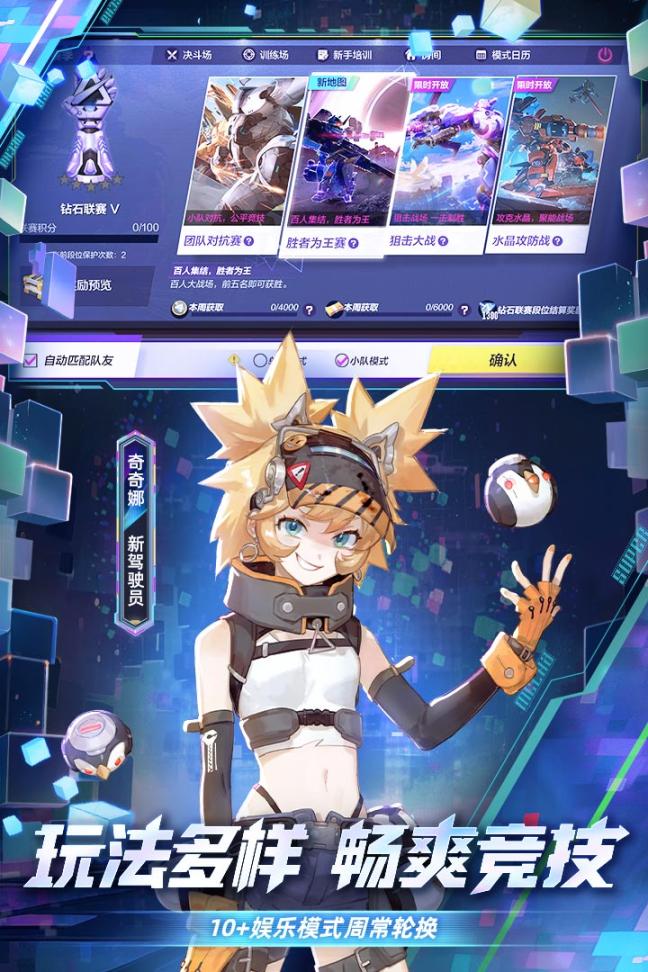Toggle the 自动匹配队友 checkbox
The width and height of the screenshot is (648, 972).
point(31,359)
